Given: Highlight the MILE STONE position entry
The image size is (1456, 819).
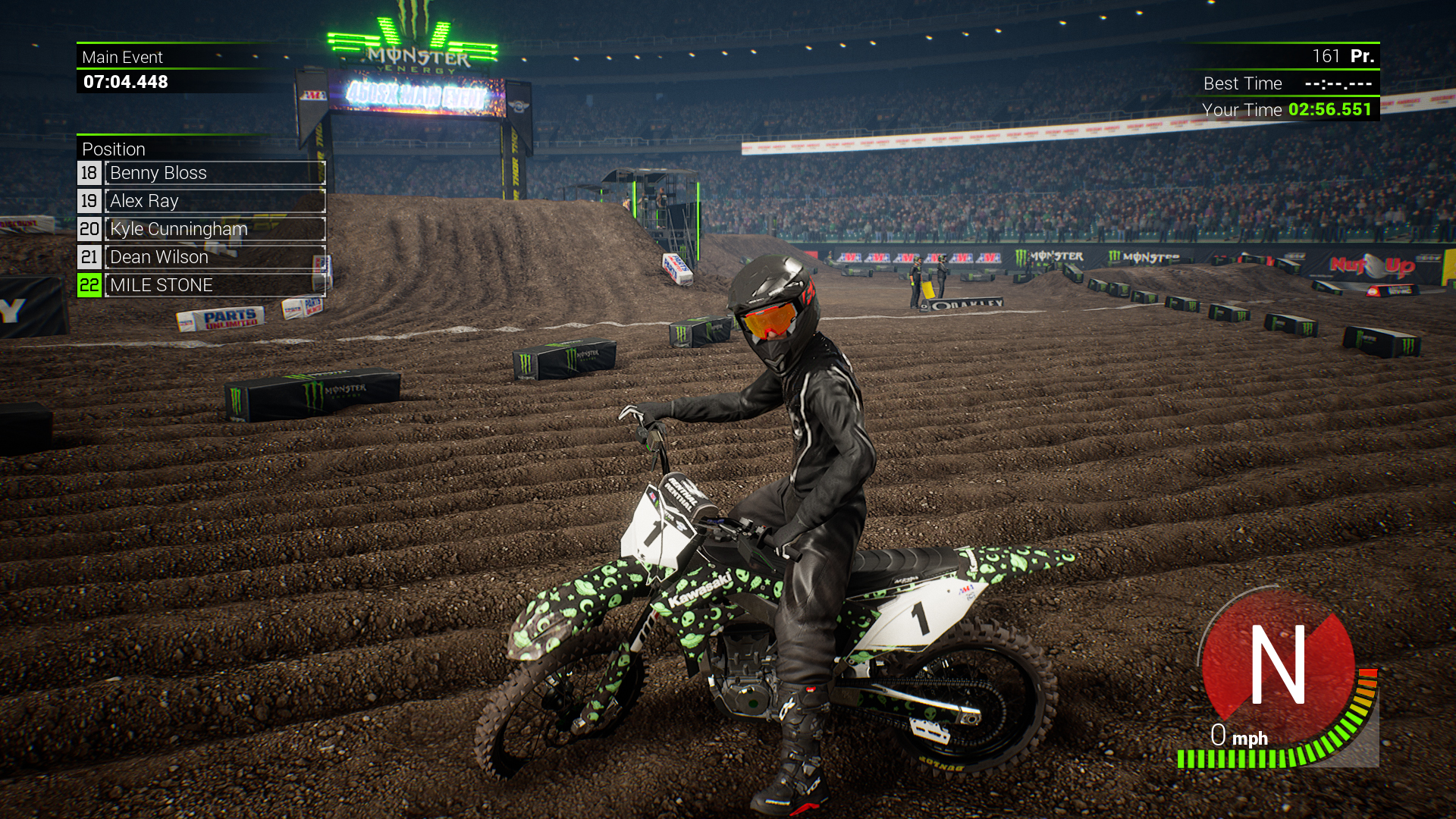Looking at the screenshot, I should click(x=161, y=285).
